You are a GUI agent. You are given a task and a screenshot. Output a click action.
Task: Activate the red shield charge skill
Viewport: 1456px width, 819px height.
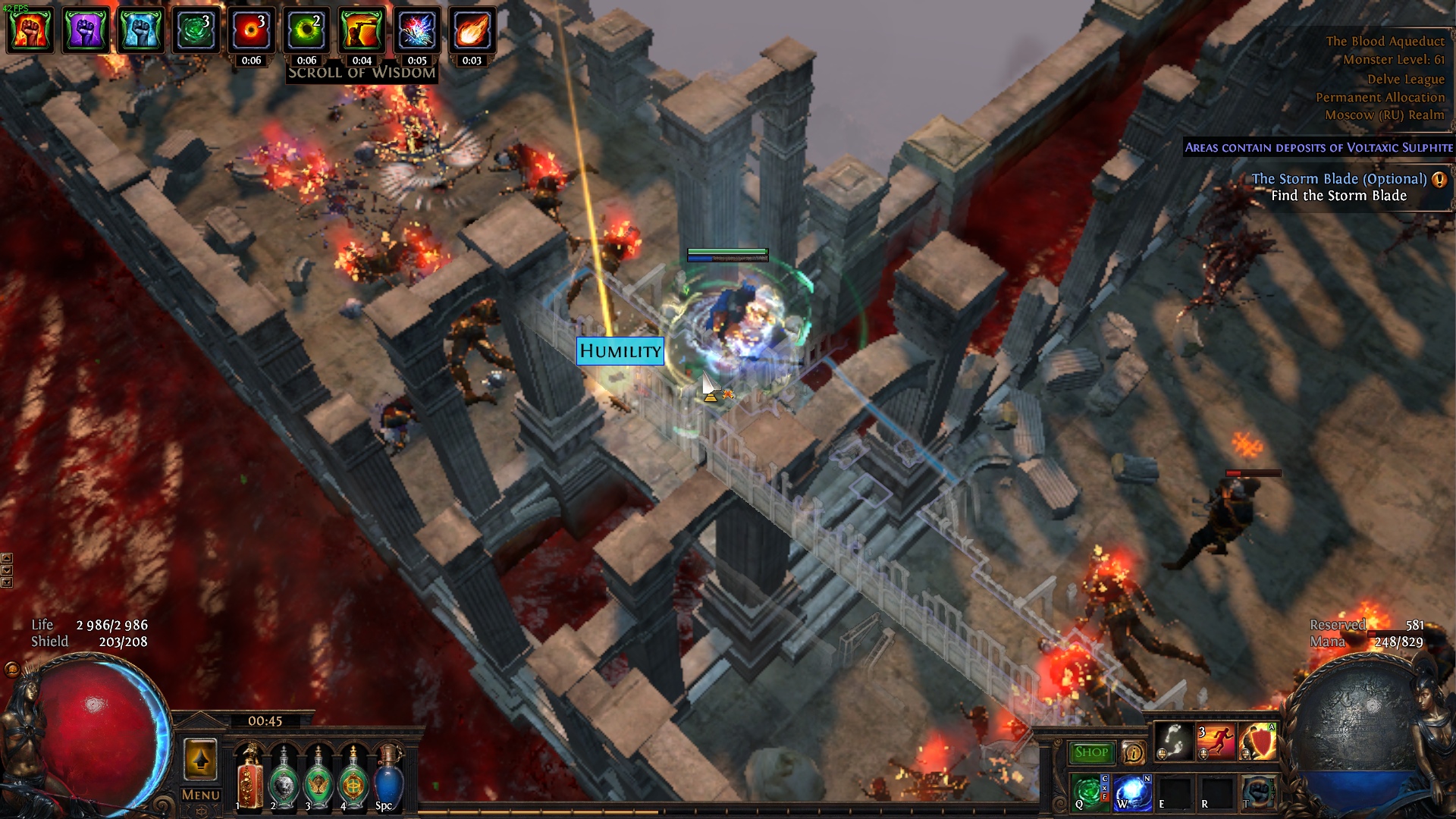click(1257, 742)
